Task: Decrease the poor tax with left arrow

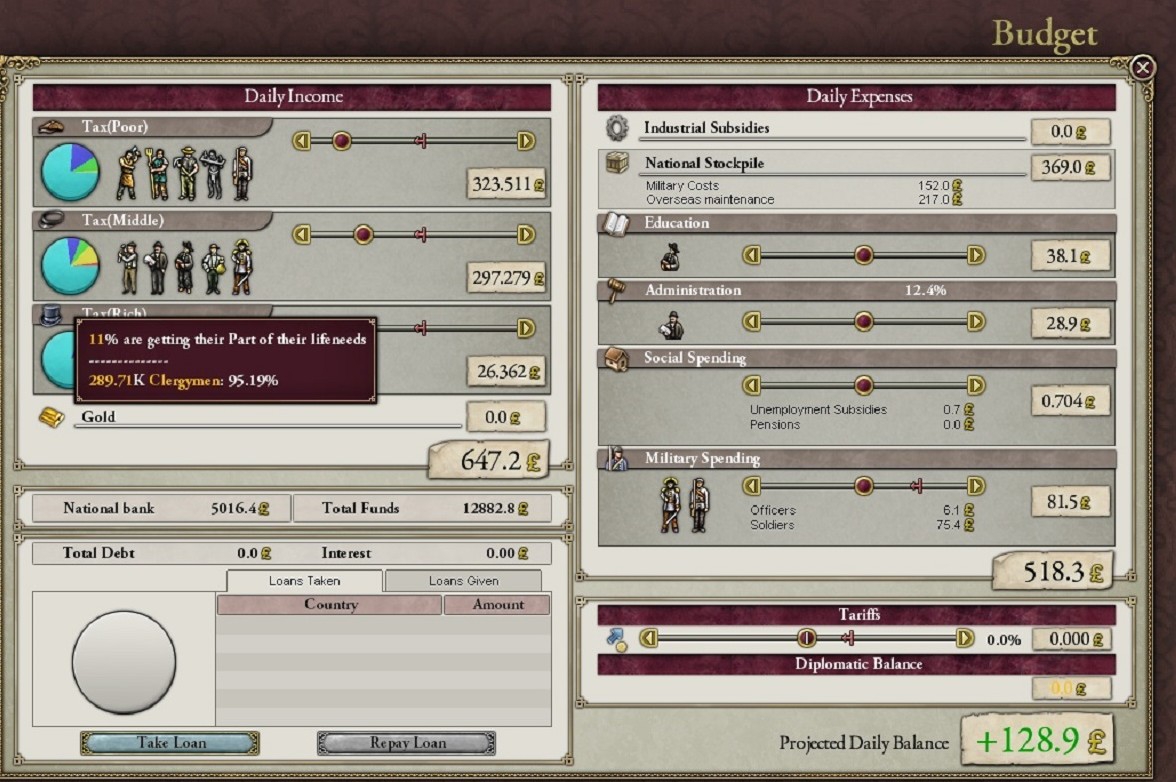Action: [x=302, y=141]
